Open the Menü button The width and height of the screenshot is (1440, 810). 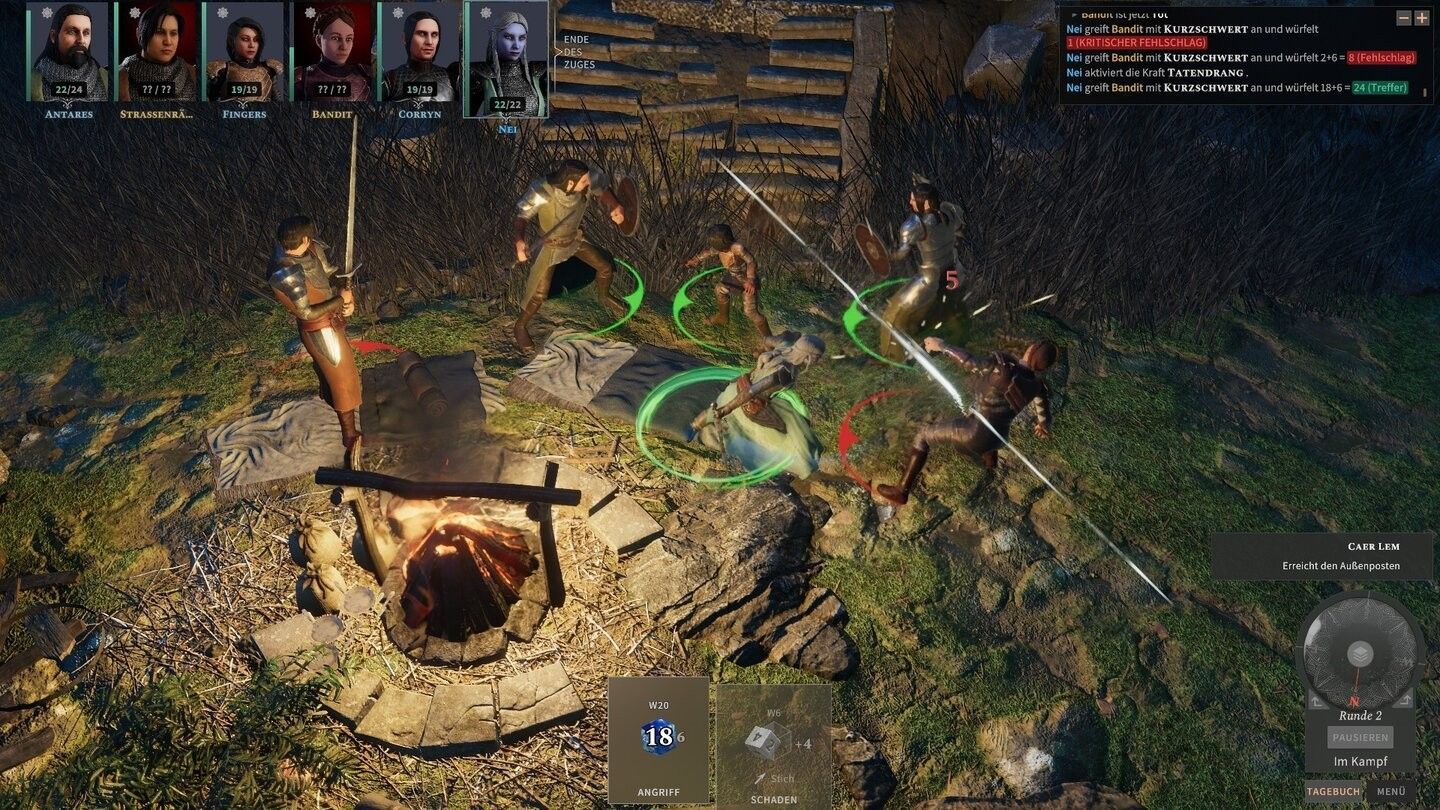pyautogui.click(x=1391, y=791)
